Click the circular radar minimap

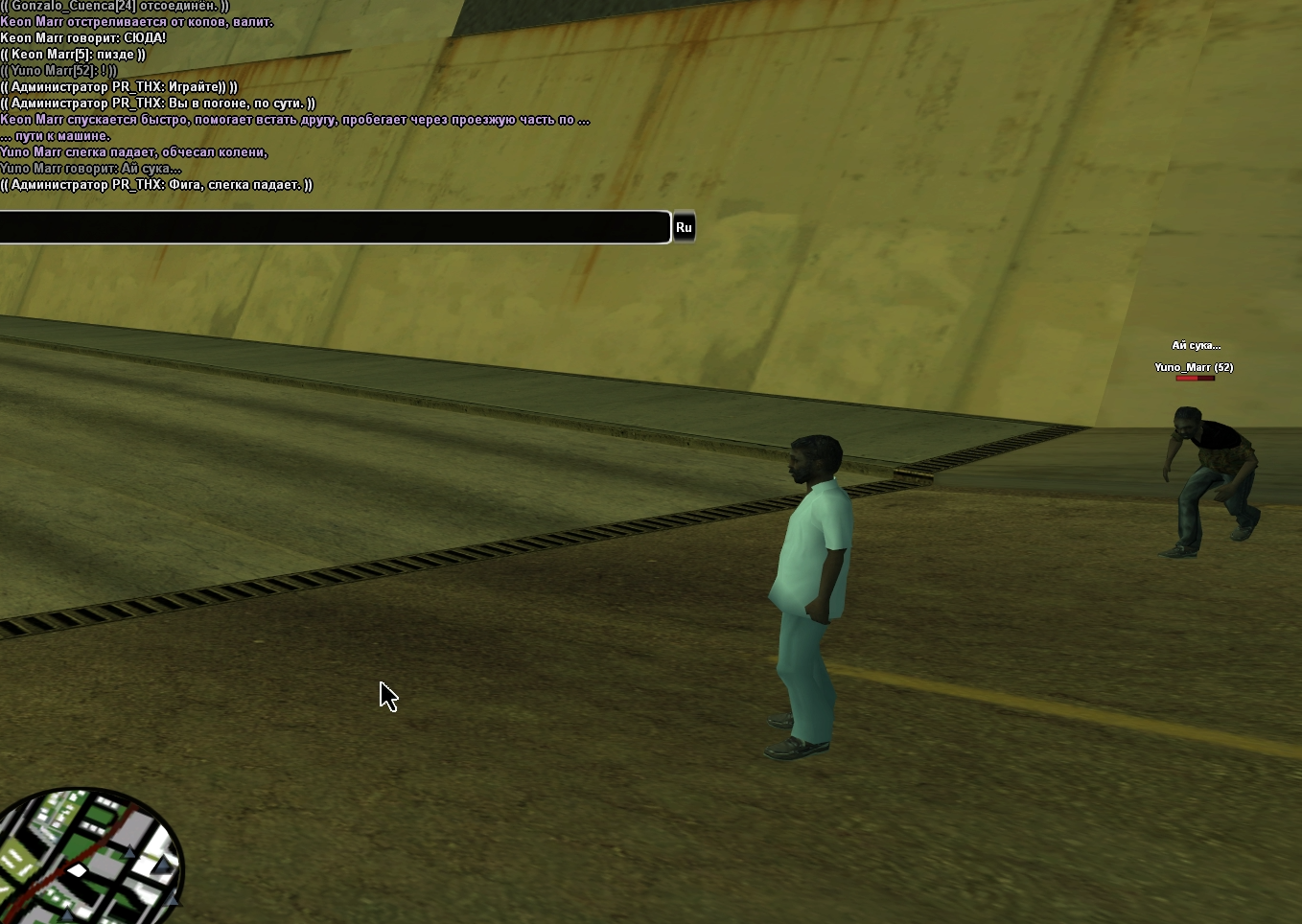point(89,857)
